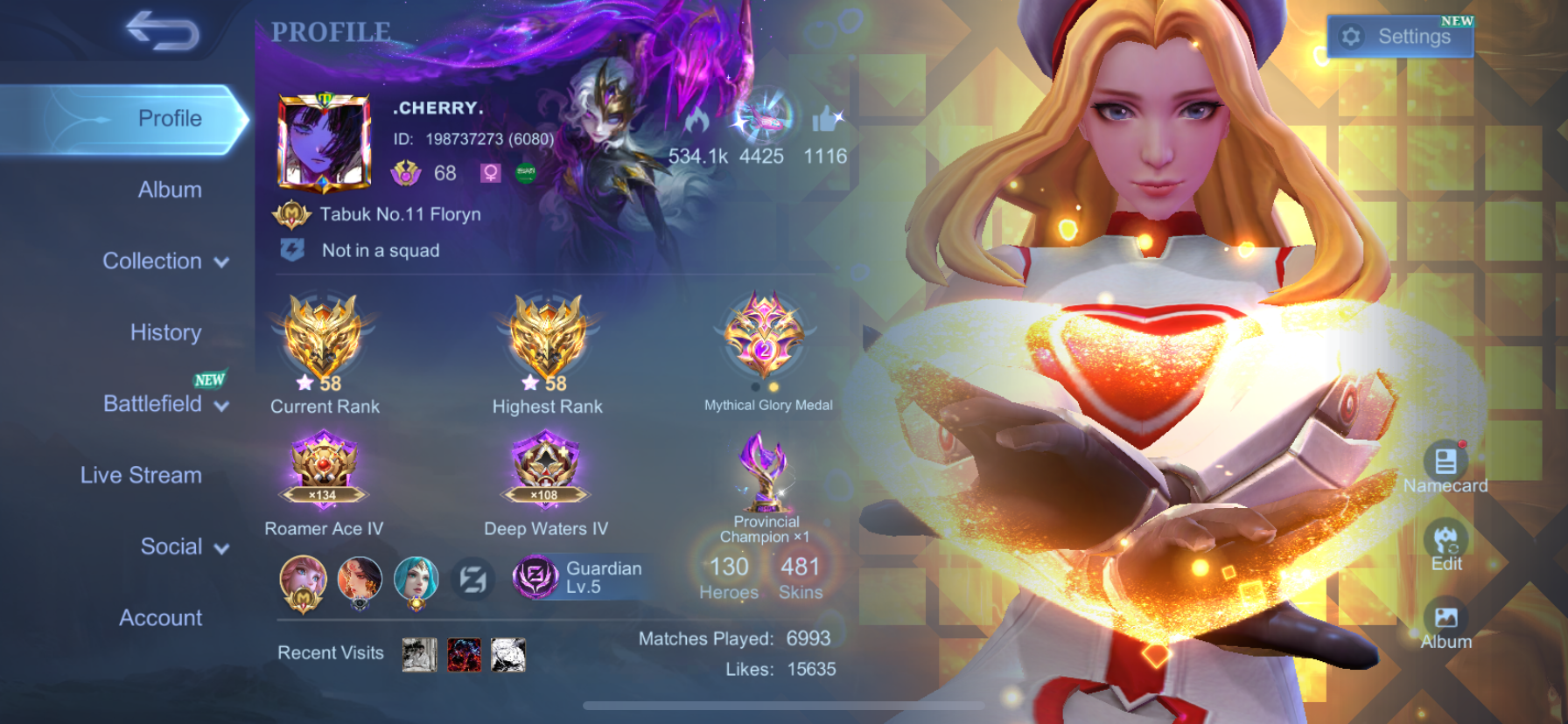Open the Settings button
1568x724 pixels.
click(1399, 37)
